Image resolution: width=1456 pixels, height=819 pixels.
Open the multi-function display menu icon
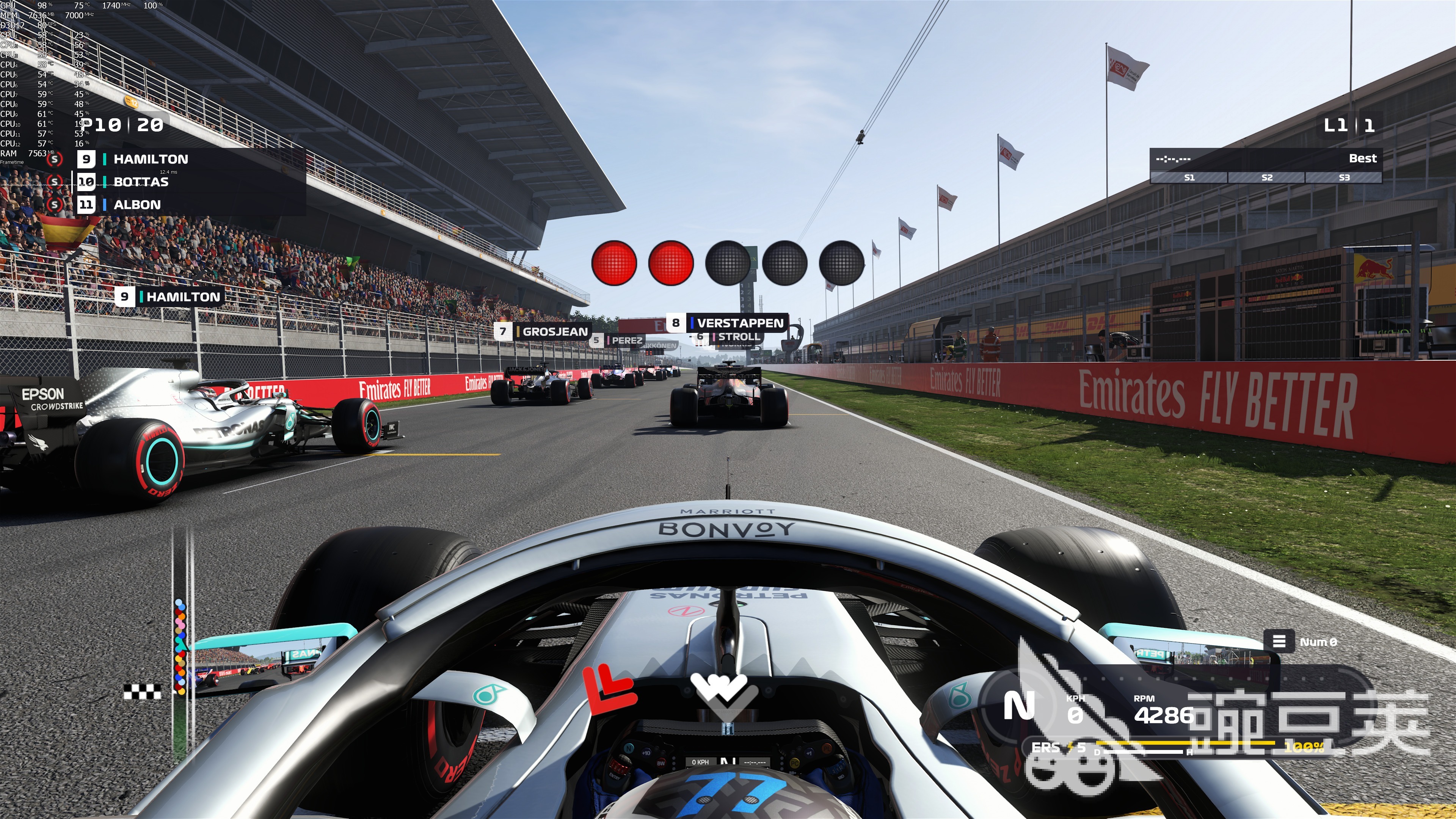pos(1279,642)
